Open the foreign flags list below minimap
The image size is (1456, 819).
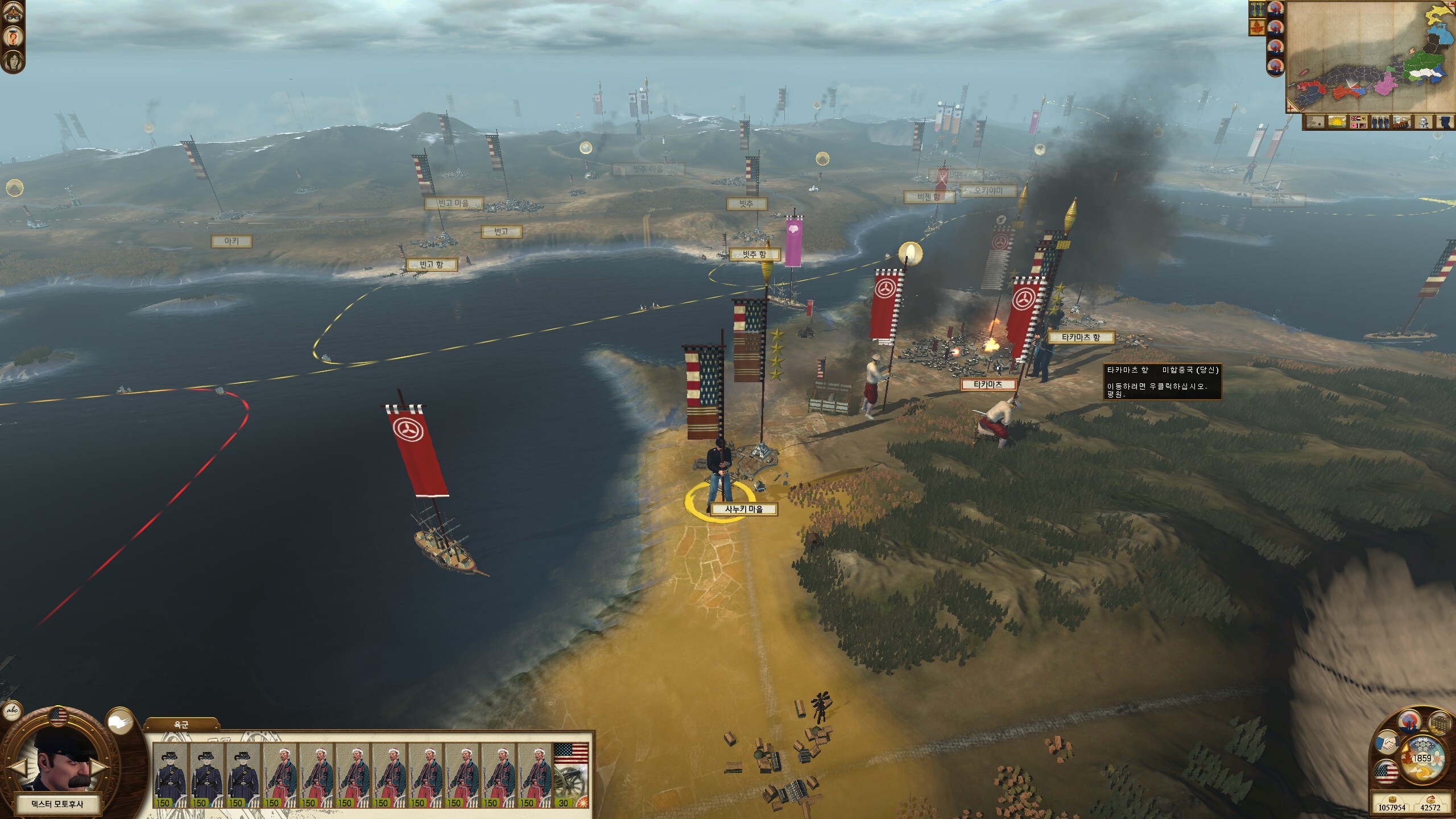point(1358,122)
